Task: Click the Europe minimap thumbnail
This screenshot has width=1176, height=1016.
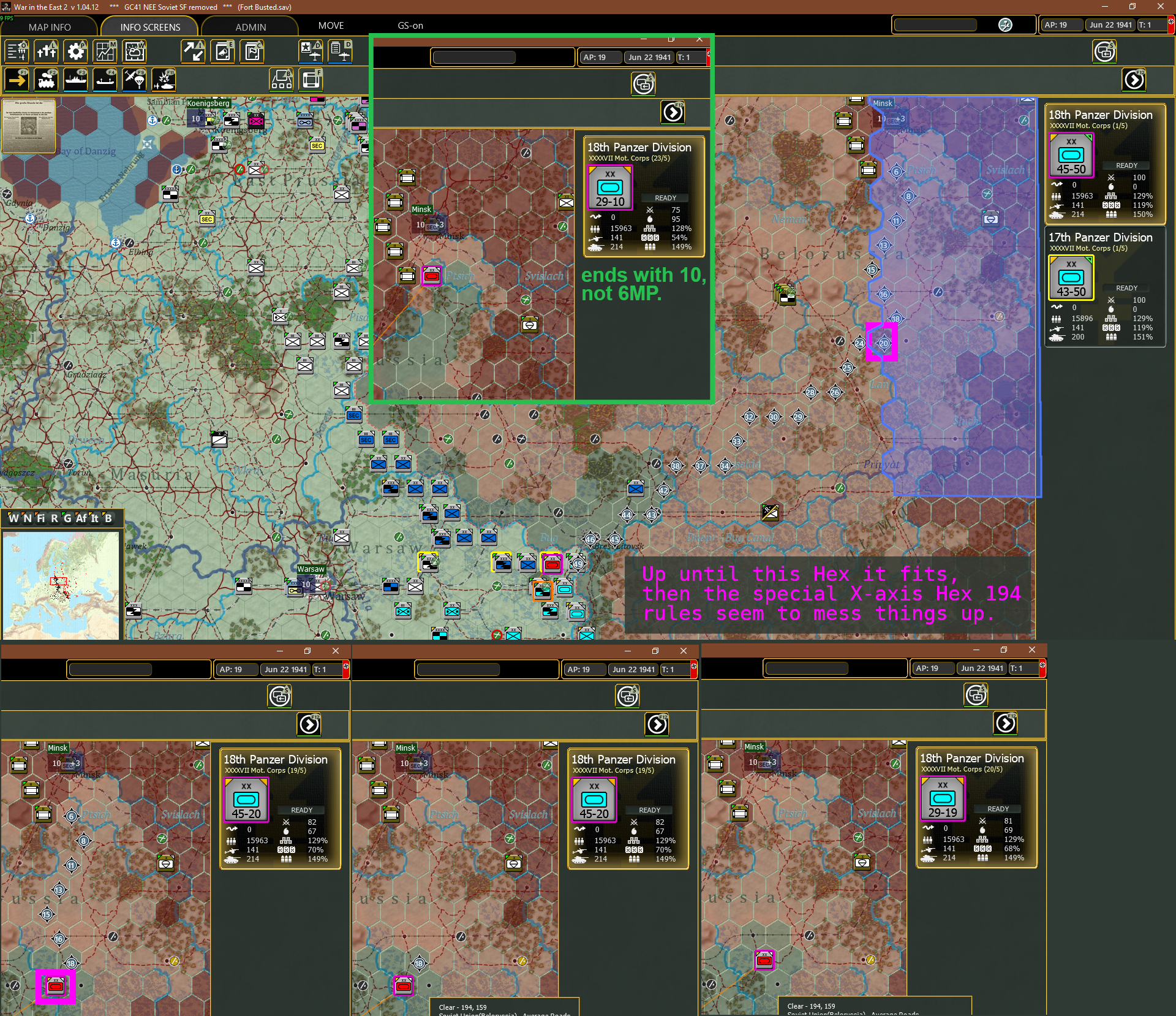Action: tap(61, 582)
